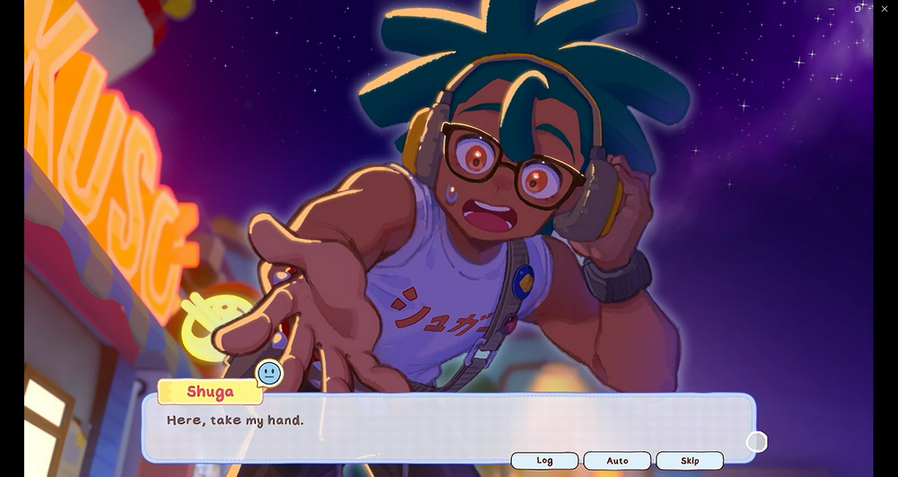This screenshot has height=477, width=898.
Task: Open the dialogue Log
Action: 544,461
